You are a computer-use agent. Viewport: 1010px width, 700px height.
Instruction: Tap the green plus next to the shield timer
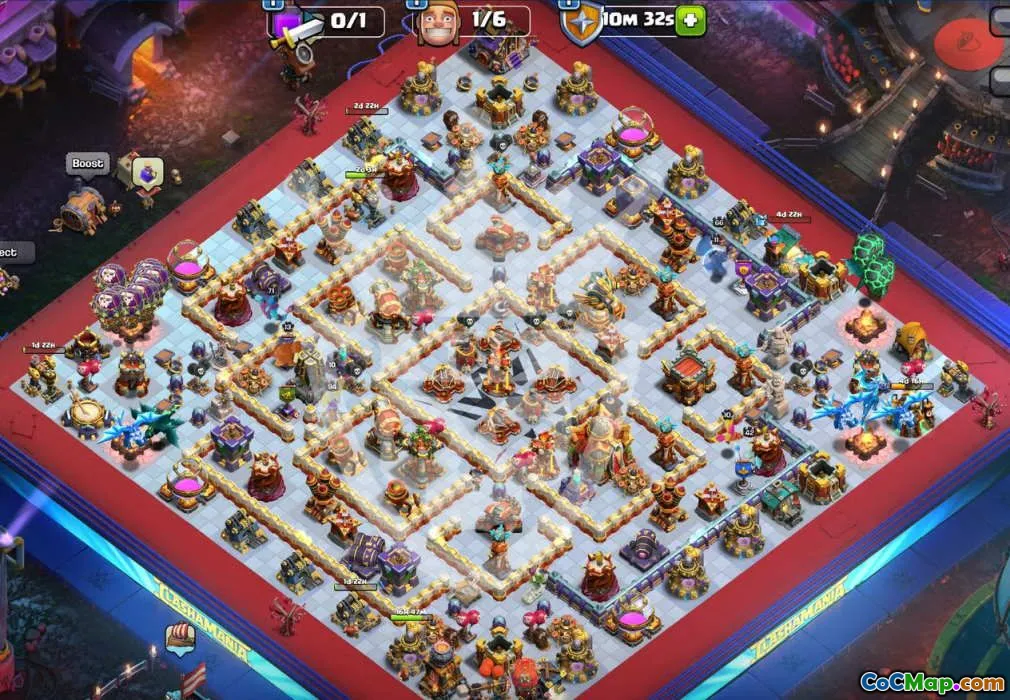[x=690, y=20]
